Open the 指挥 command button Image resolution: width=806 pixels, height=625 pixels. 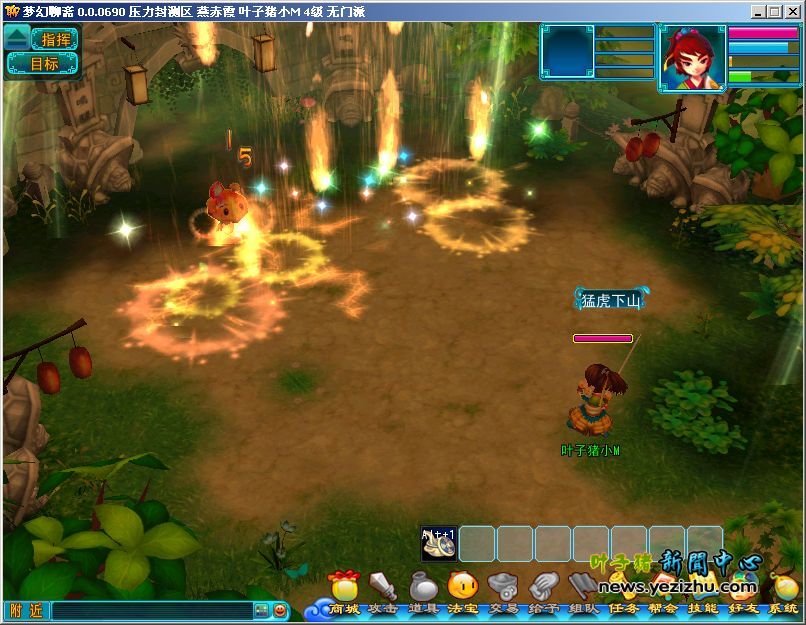coord(55,39)
